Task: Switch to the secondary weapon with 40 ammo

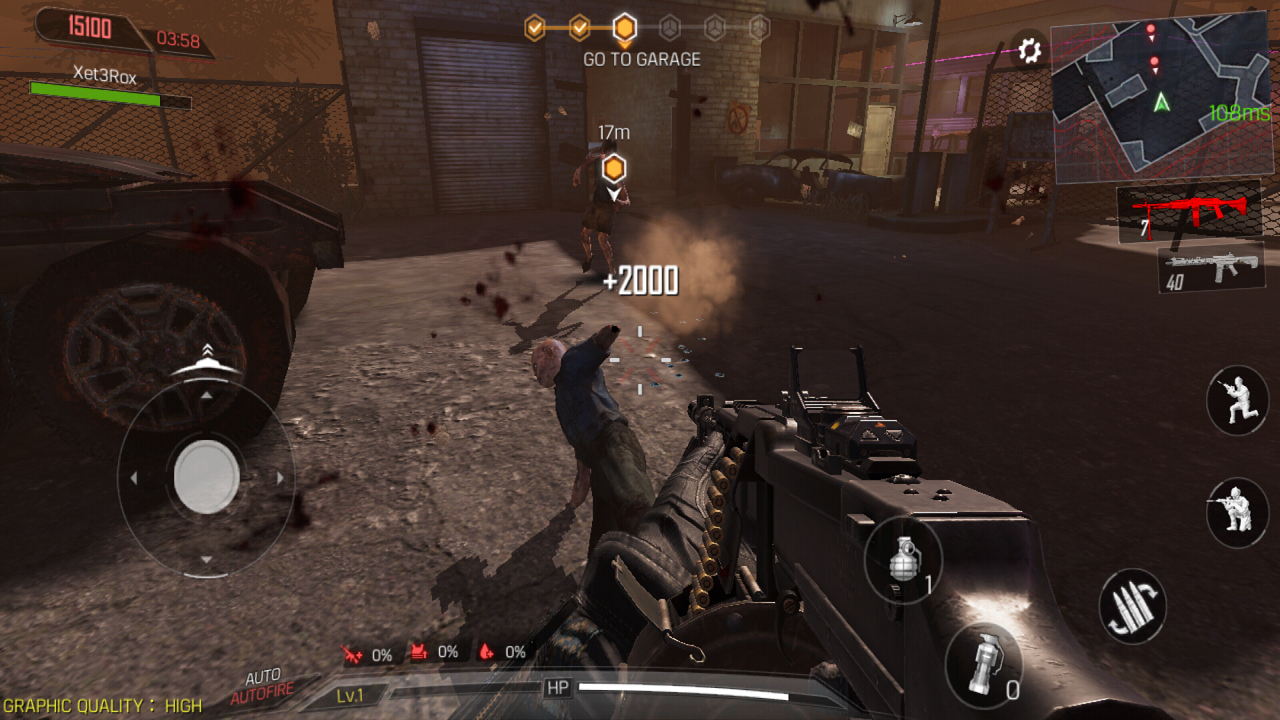Action: (1210, 268)
